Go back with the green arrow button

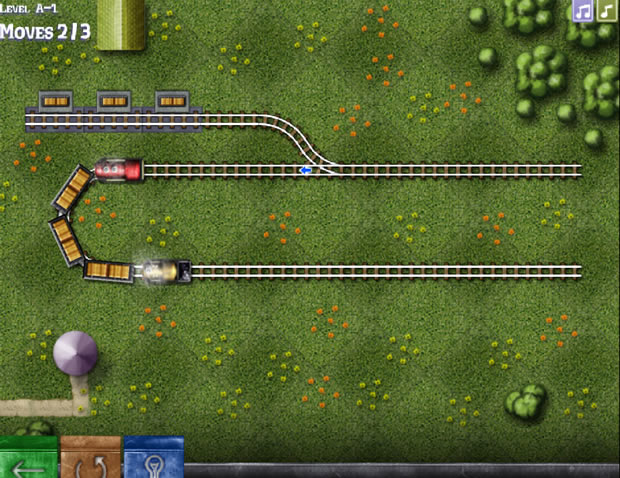click(x=28, y=460)
